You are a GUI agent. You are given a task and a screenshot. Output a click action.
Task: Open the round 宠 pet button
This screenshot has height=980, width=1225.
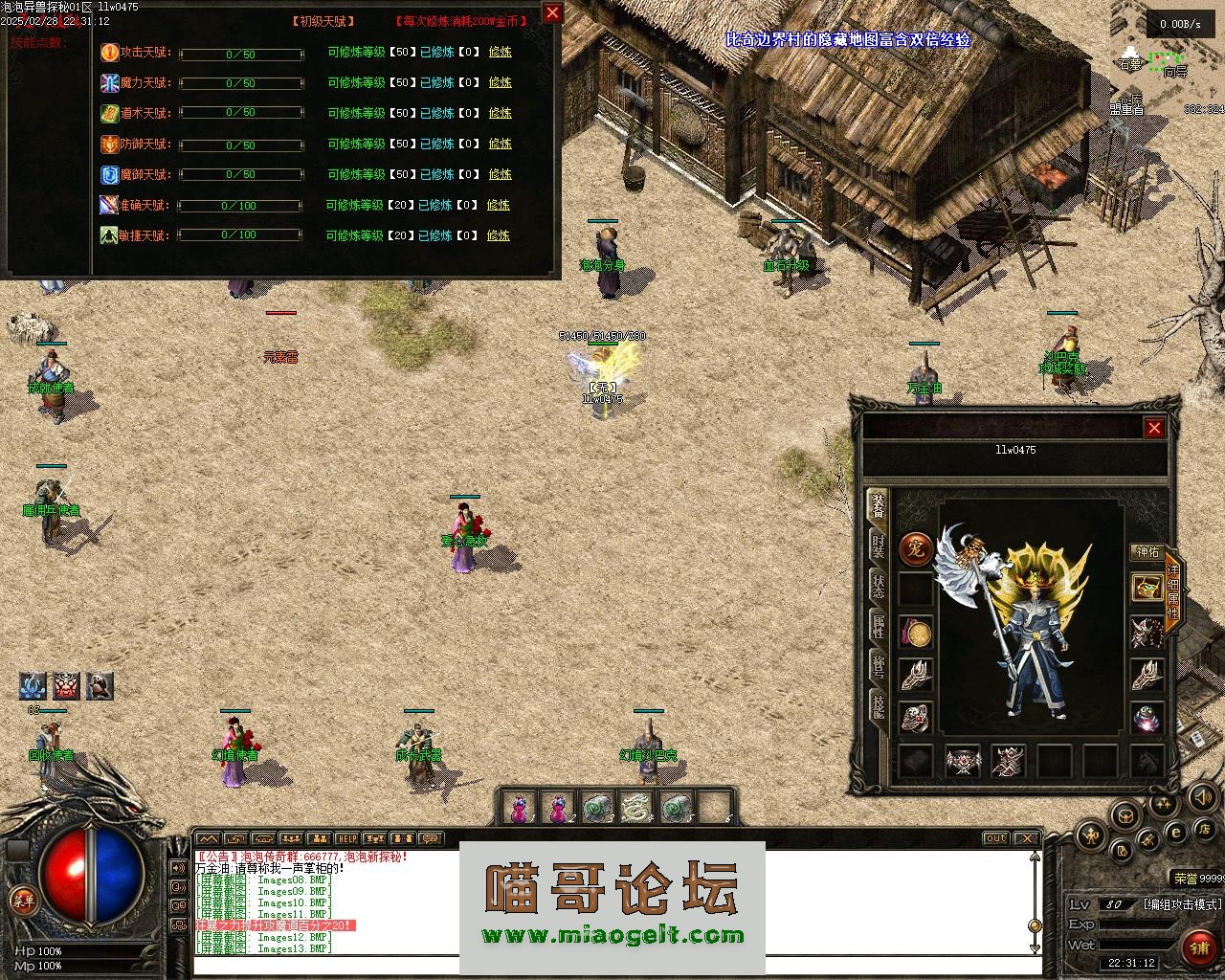[916, 549]
